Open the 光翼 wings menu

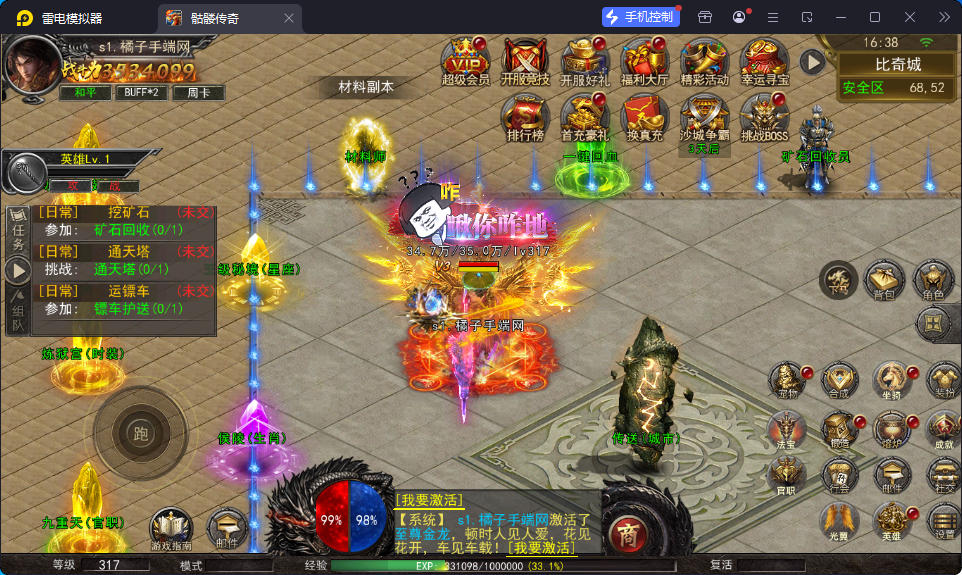839,521
